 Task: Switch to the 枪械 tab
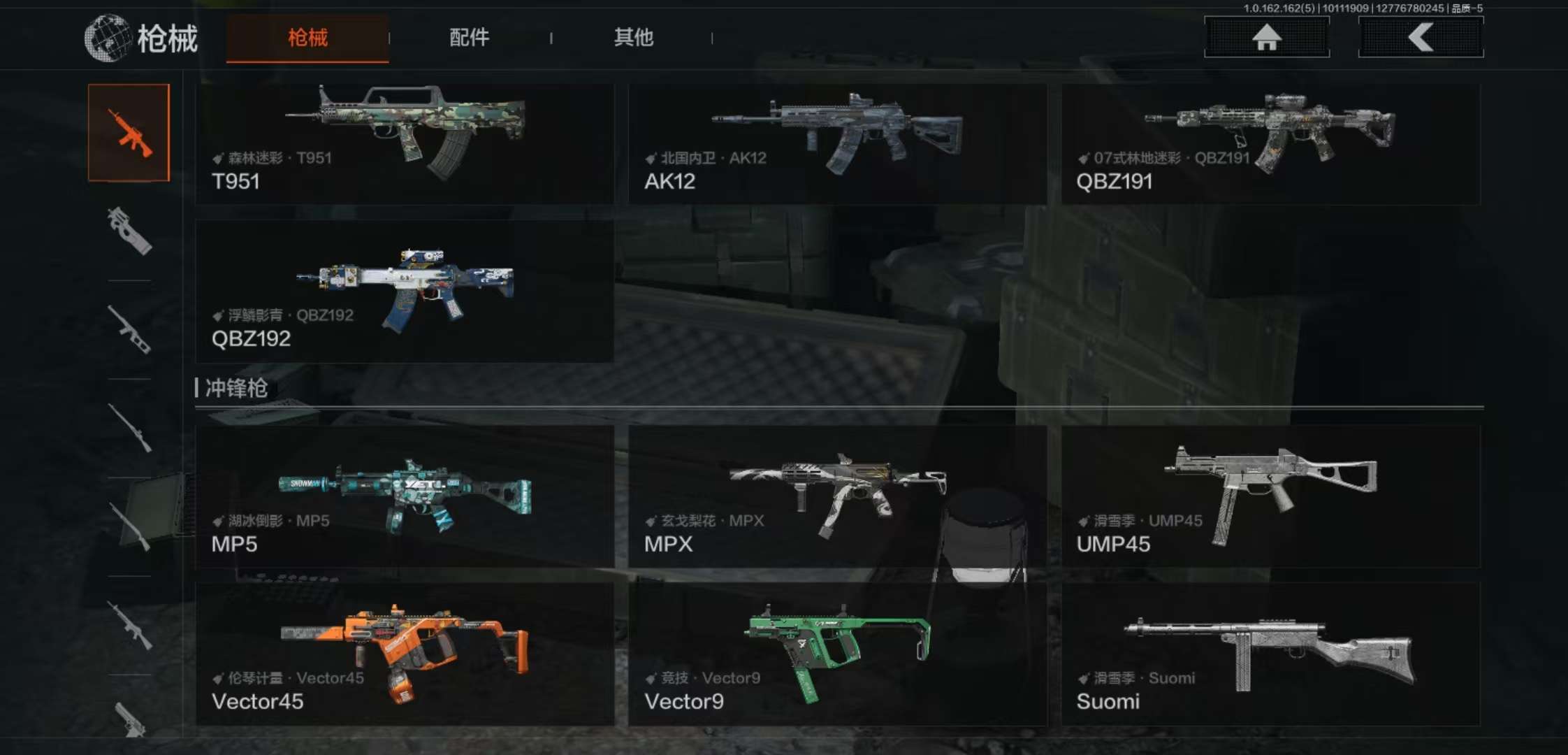click(307, 38)
